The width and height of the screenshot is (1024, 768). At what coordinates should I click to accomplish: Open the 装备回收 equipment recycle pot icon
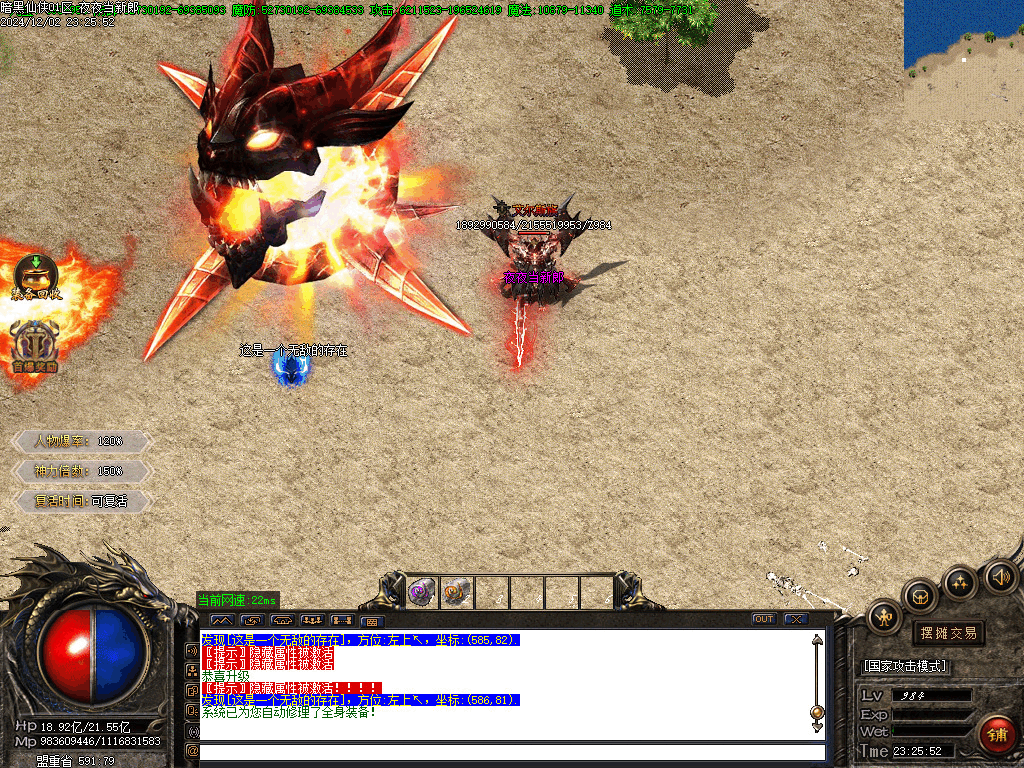pyautogui.click(x=36, y=276)
